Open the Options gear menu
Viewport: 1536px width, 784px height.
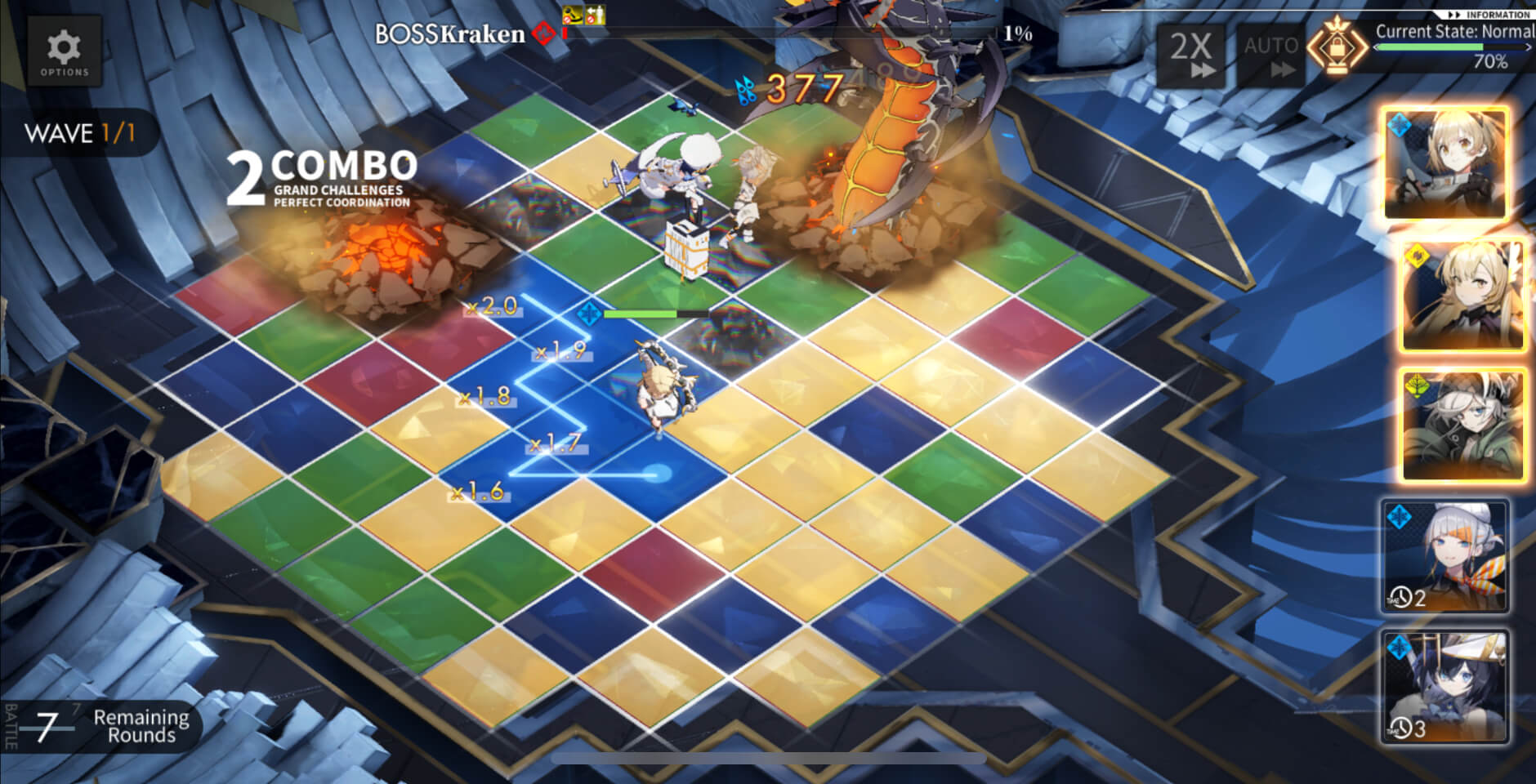click(x=65, y=52)
